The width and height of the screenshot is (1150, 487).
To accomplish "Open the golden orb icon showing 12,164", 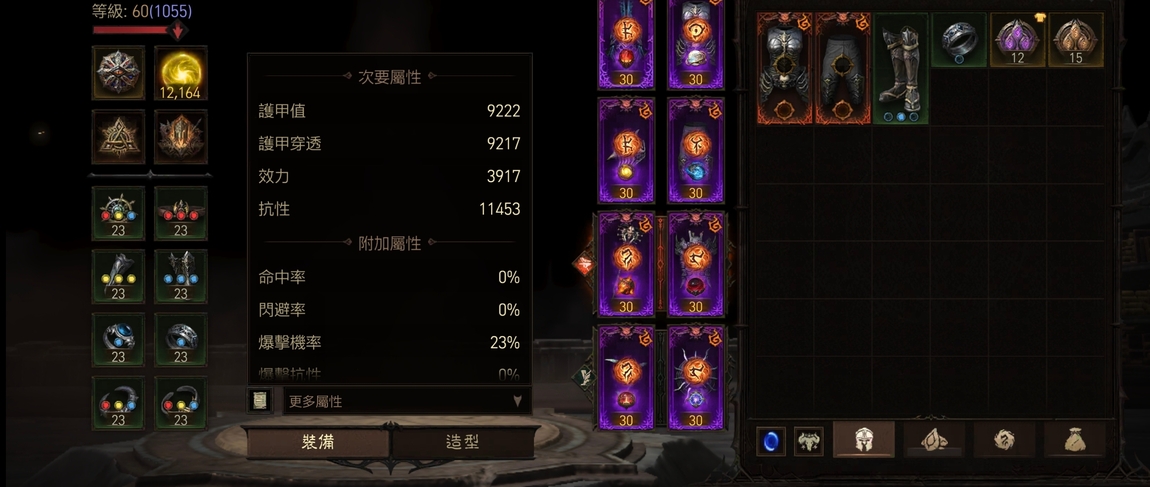I will click(181, 73).
